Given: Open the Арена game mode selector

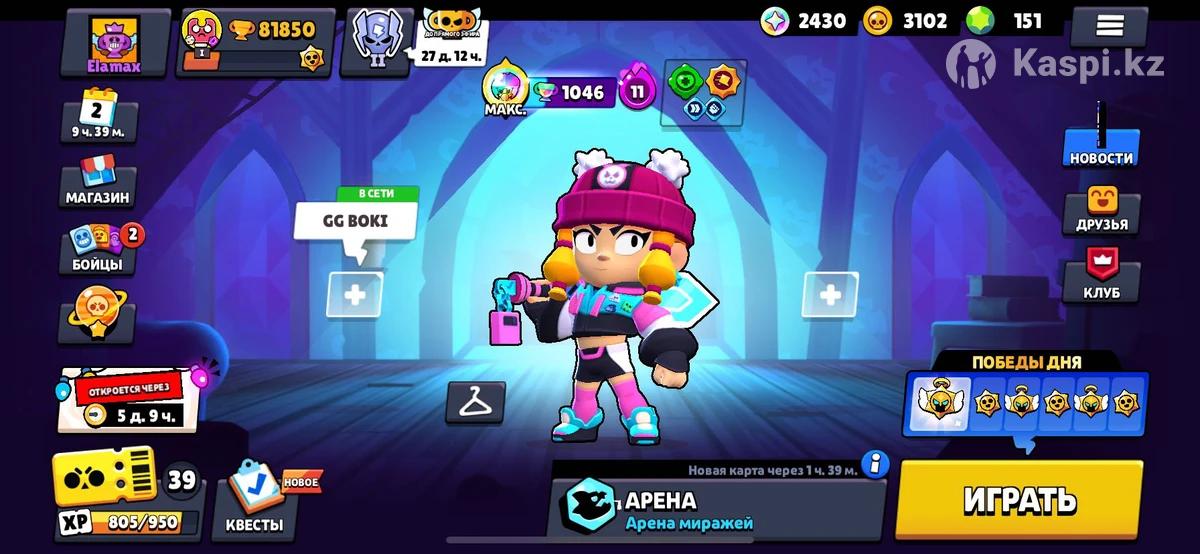Looking at the screenshot, I should 715,508.
